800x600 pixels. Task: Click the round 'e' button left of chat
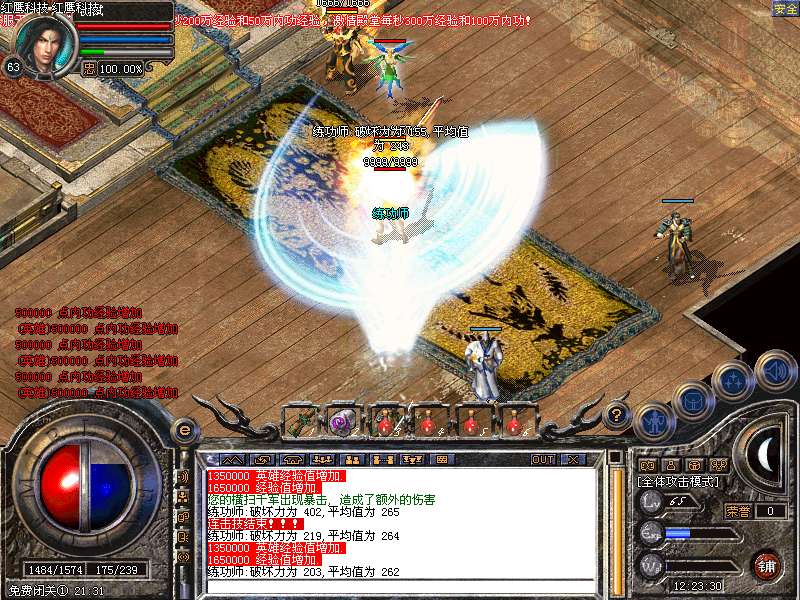pyautogui.click(x=183, y=430)
